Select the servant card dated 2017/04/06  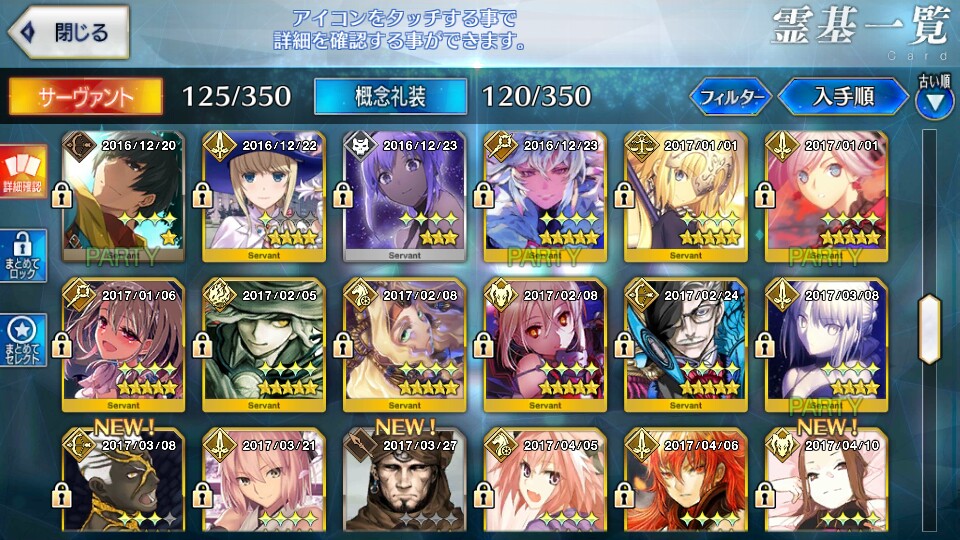pyautogui.click(x=686, y=482)
